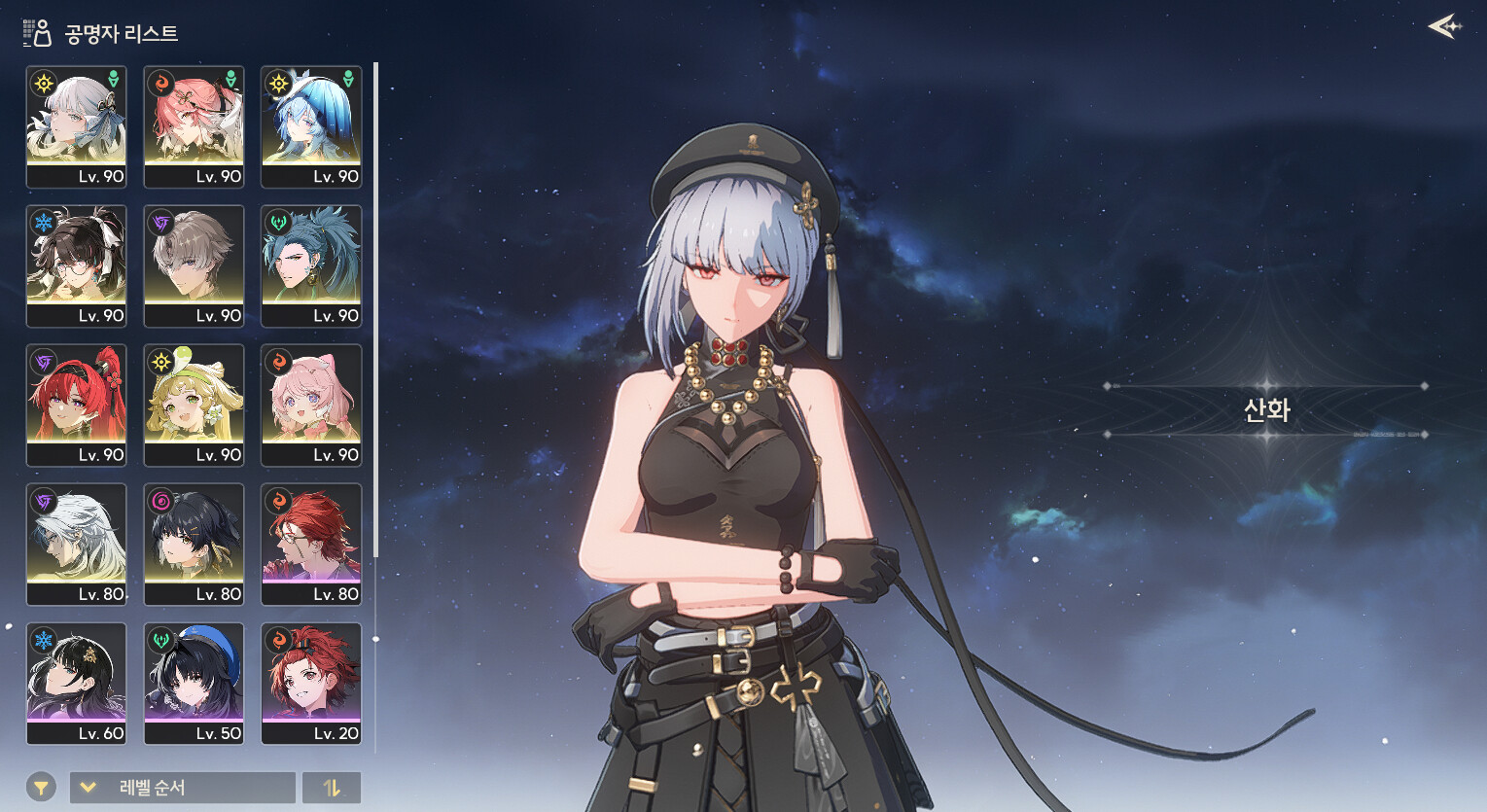Open the 레벨 순서 sort dropdown

(x=182, y=788)
